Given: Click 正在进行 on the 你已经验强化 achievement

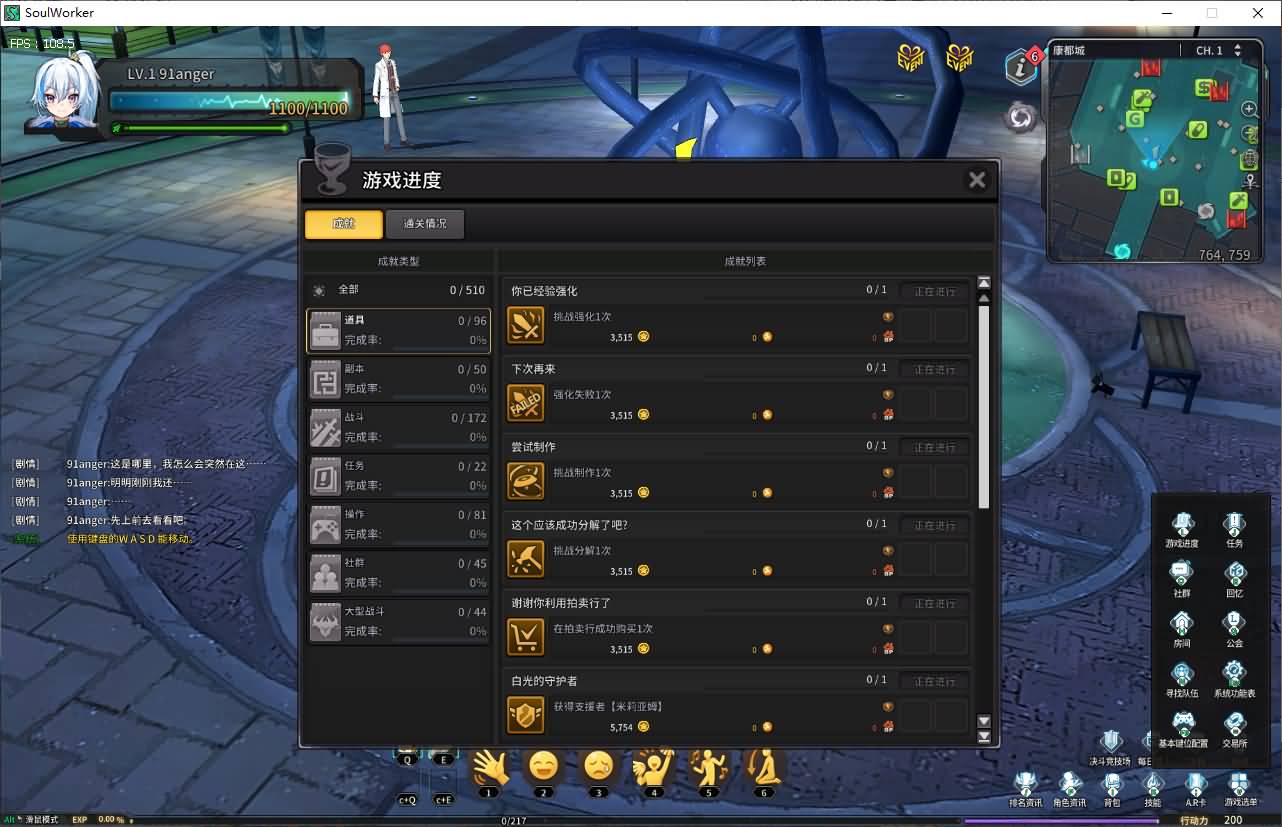Looking at the screenshot, I should [934, 291].
